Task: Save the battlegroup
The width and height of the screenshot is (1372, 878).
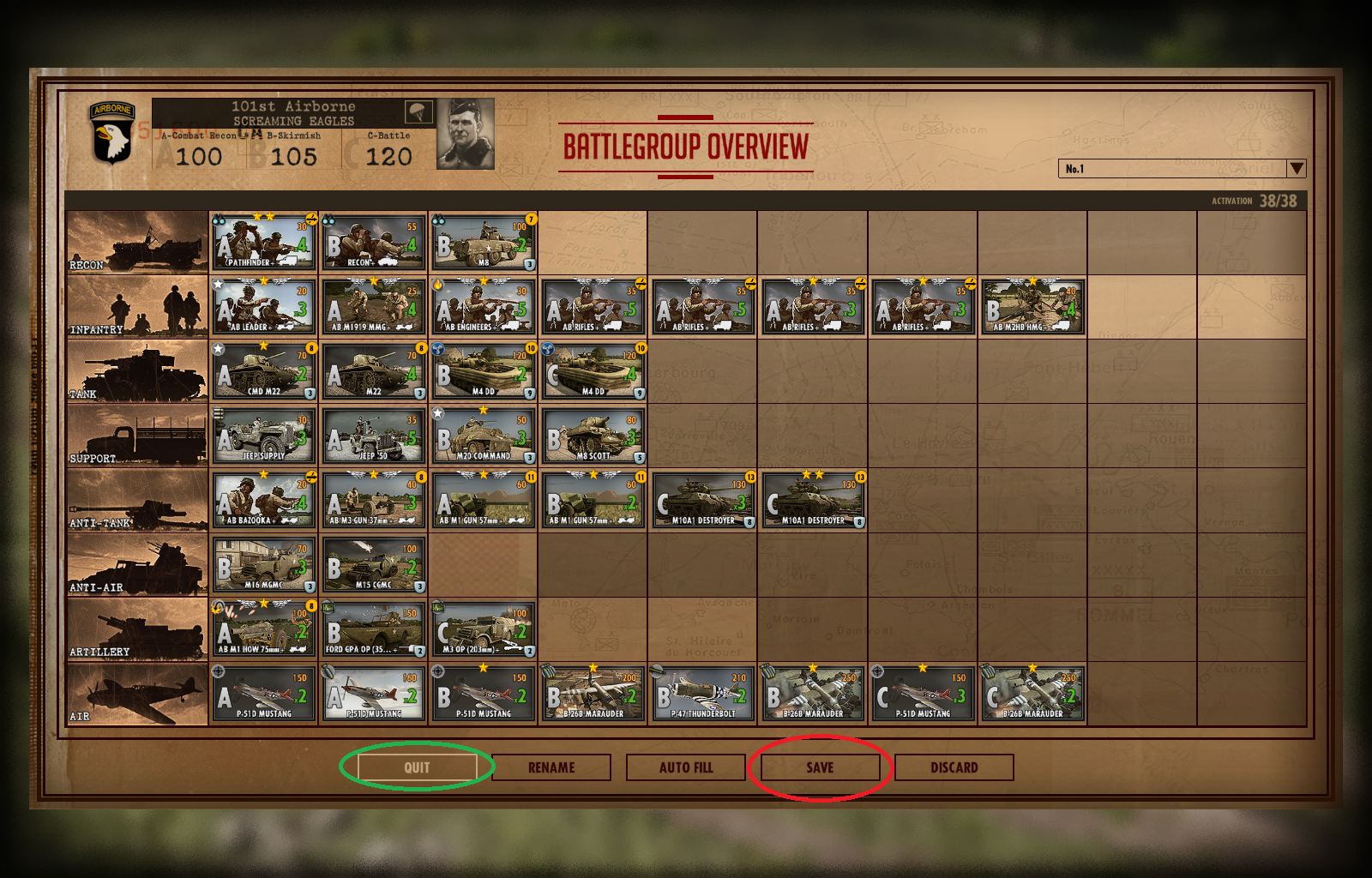Action: point(820,767)
